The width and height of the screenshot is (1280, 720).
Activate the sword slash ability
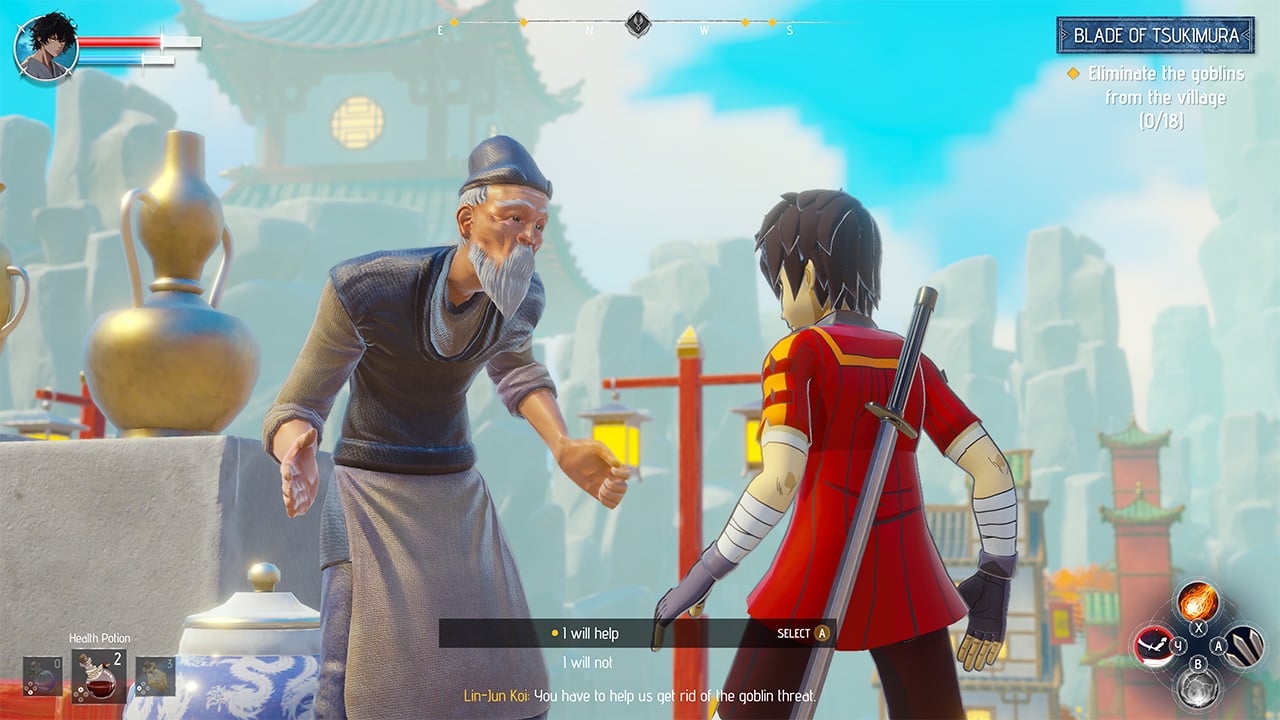pyautogui.click(x=1154, y=645)
